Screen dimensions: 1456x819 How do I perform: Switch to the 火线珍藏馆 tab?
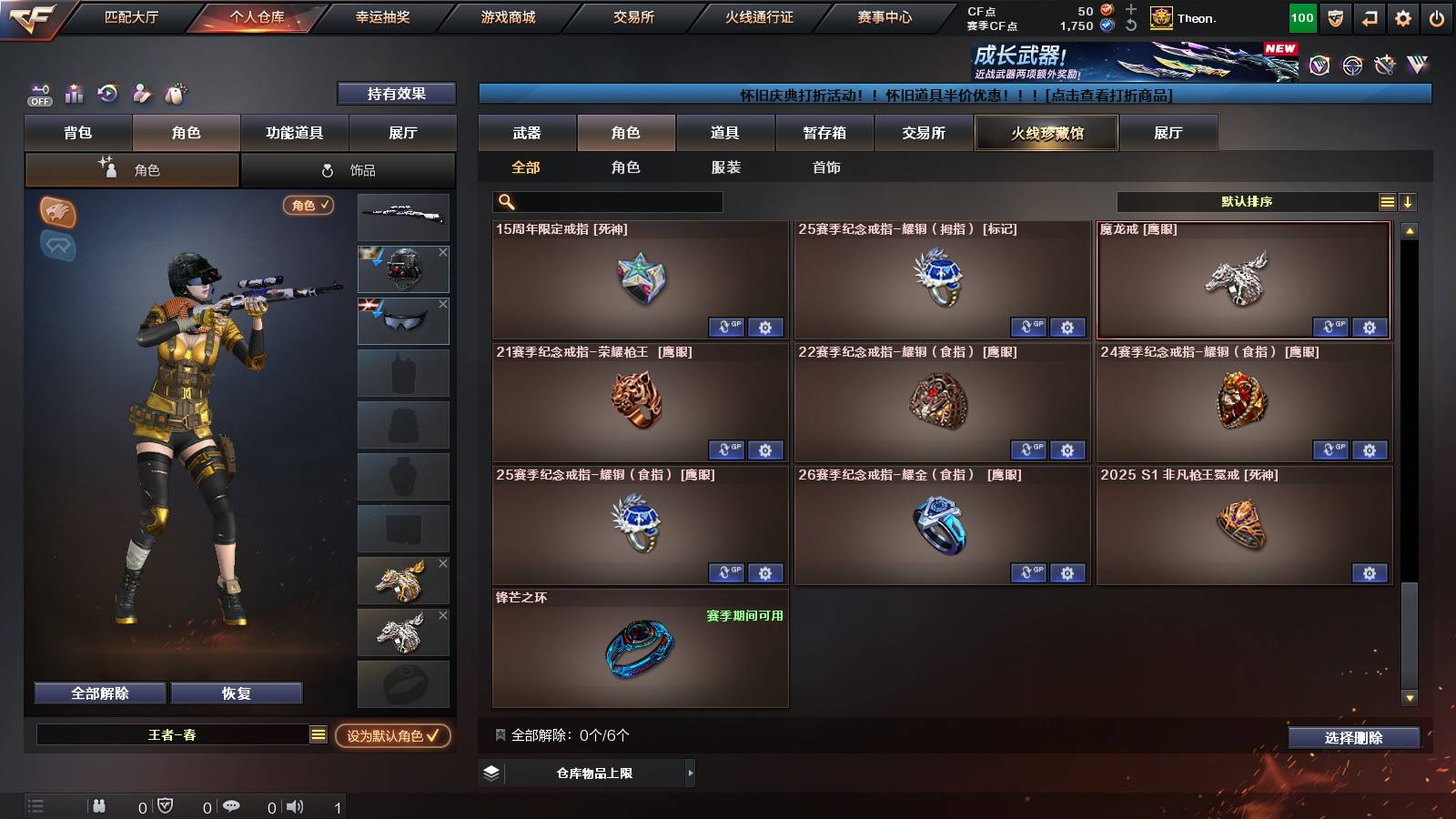click(1046, 133)
